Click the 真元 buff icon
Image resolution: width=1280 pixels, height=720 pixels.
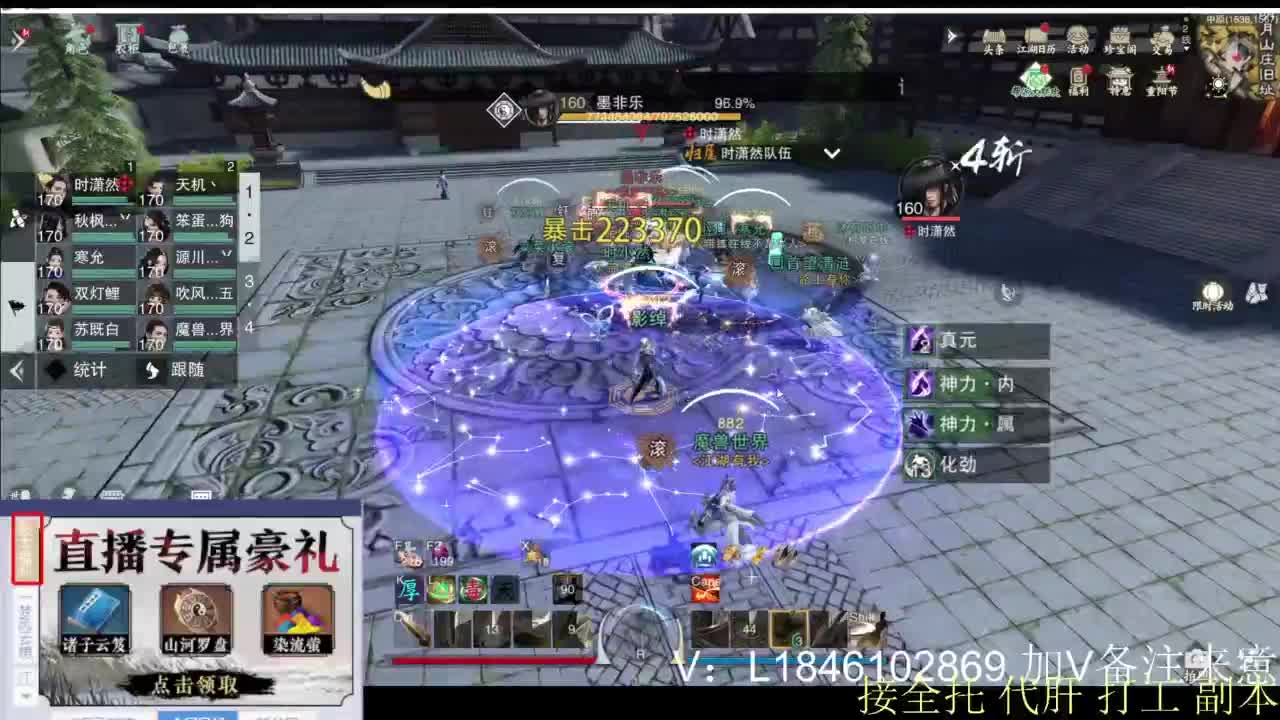[920, 341]
